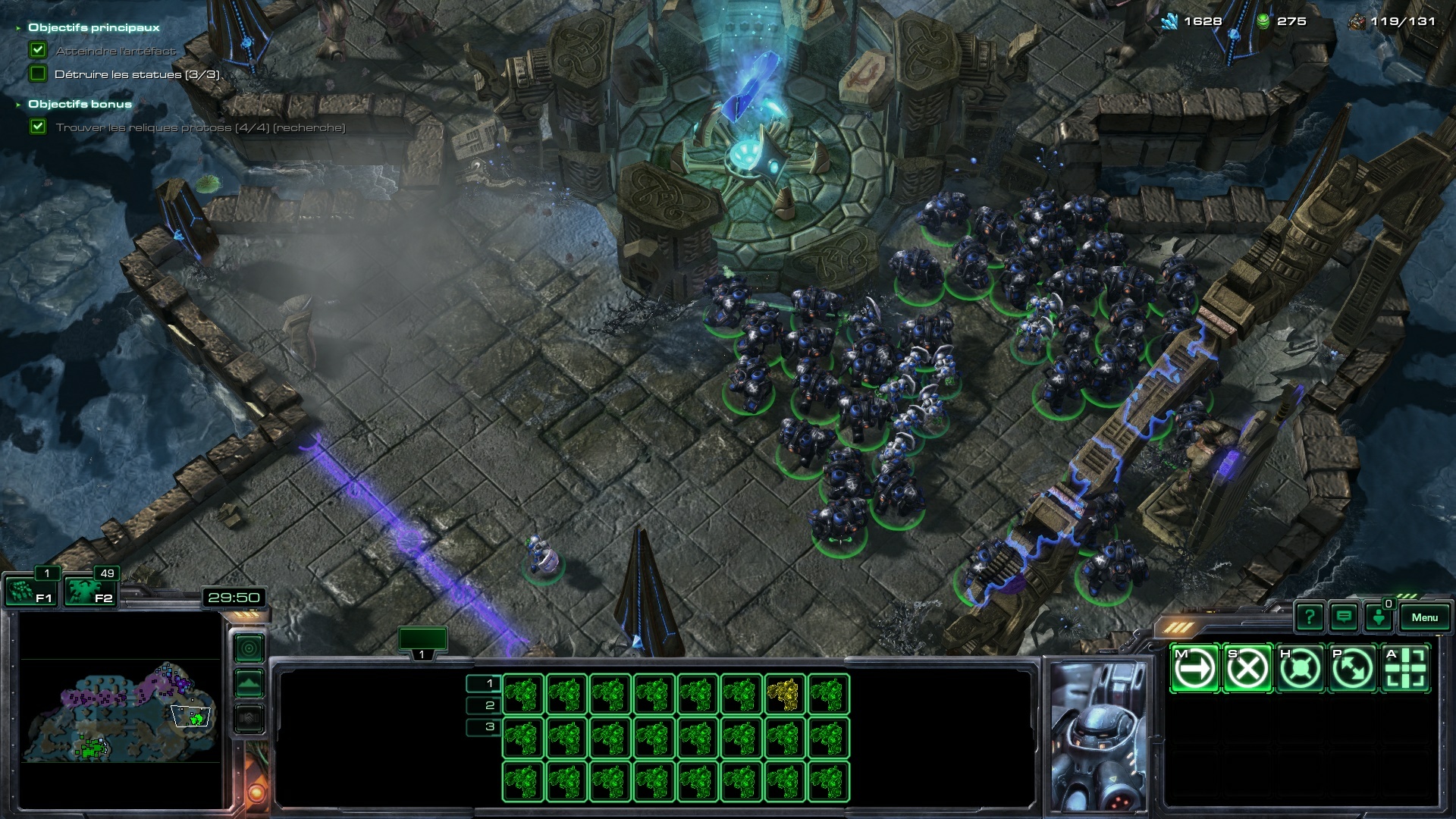1456x819 pixels.
Task: Activate the minimap ping button
Action: pyautogui.click(x=249, y=648)
